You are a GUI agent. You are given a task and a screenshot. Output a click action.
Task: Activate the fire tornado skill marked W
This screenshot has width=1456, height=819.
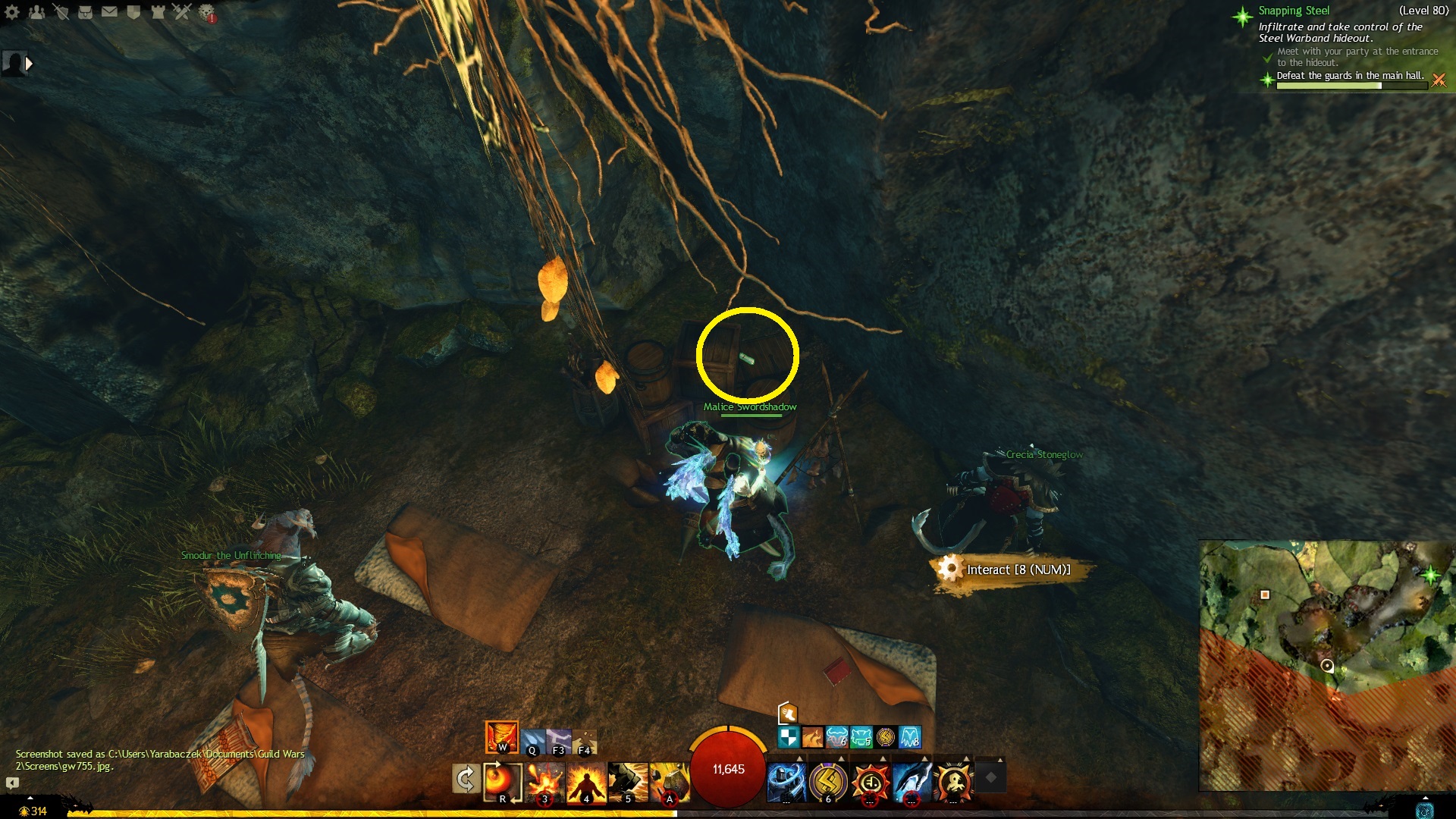pyautogui.click(x=501, y=736)
